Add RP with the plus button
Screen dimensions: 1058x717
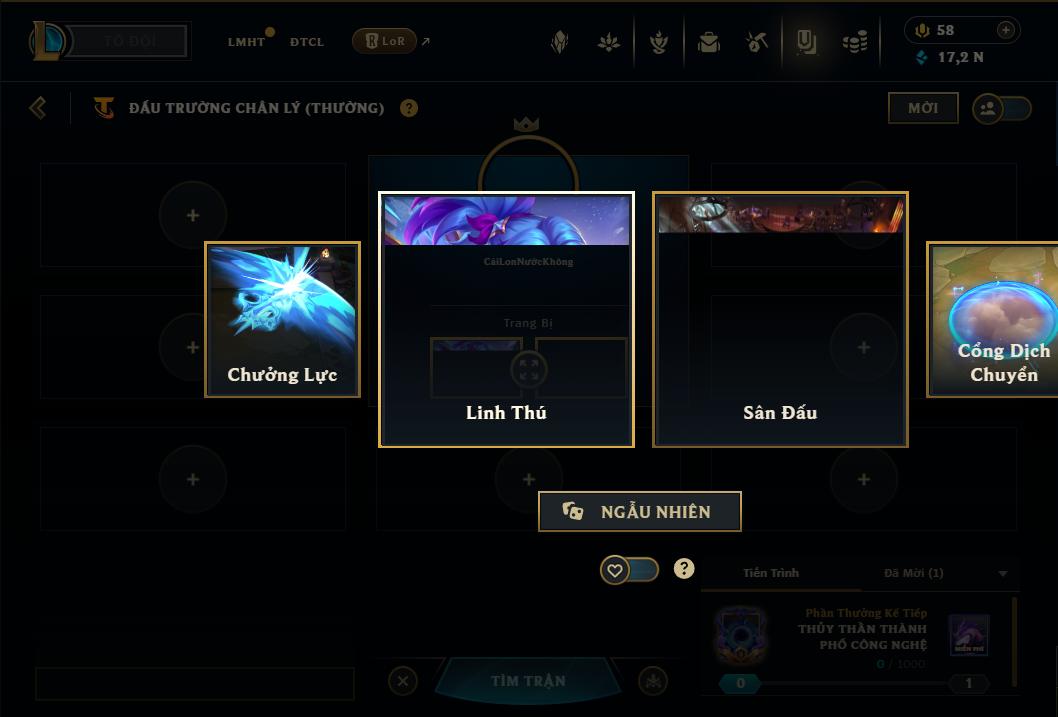point(1006,30)
